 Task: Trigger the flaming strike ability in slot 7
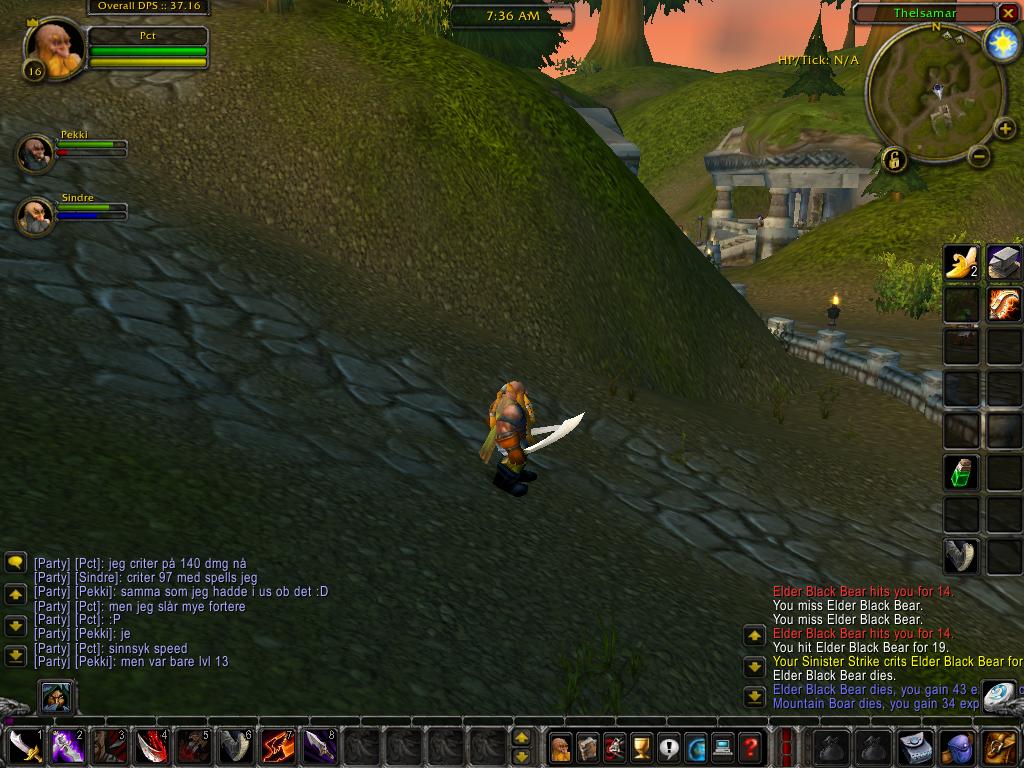(277, 746)
